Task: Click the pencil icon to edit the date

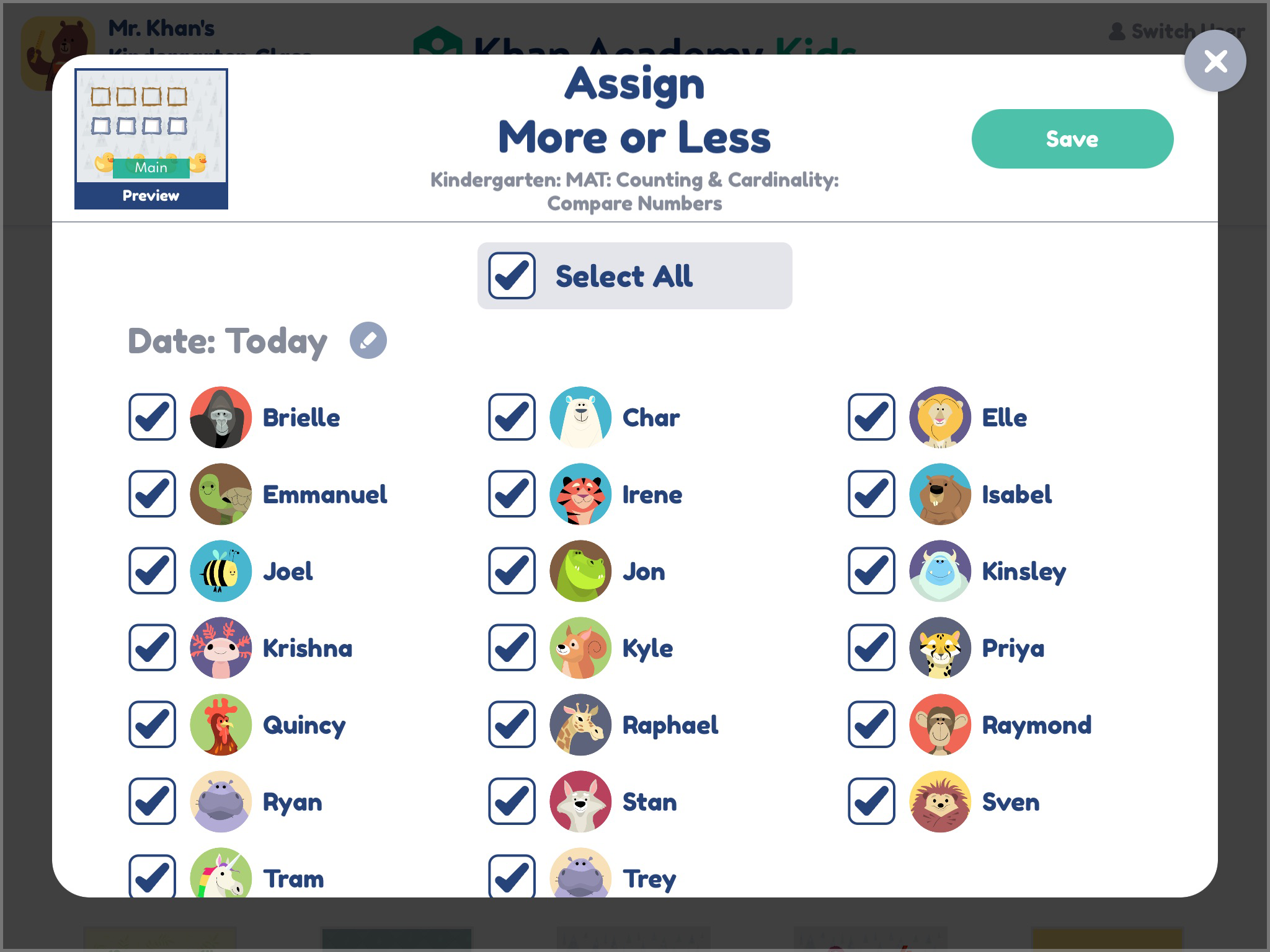Action: pyautogui.click(x=368, y=340)
